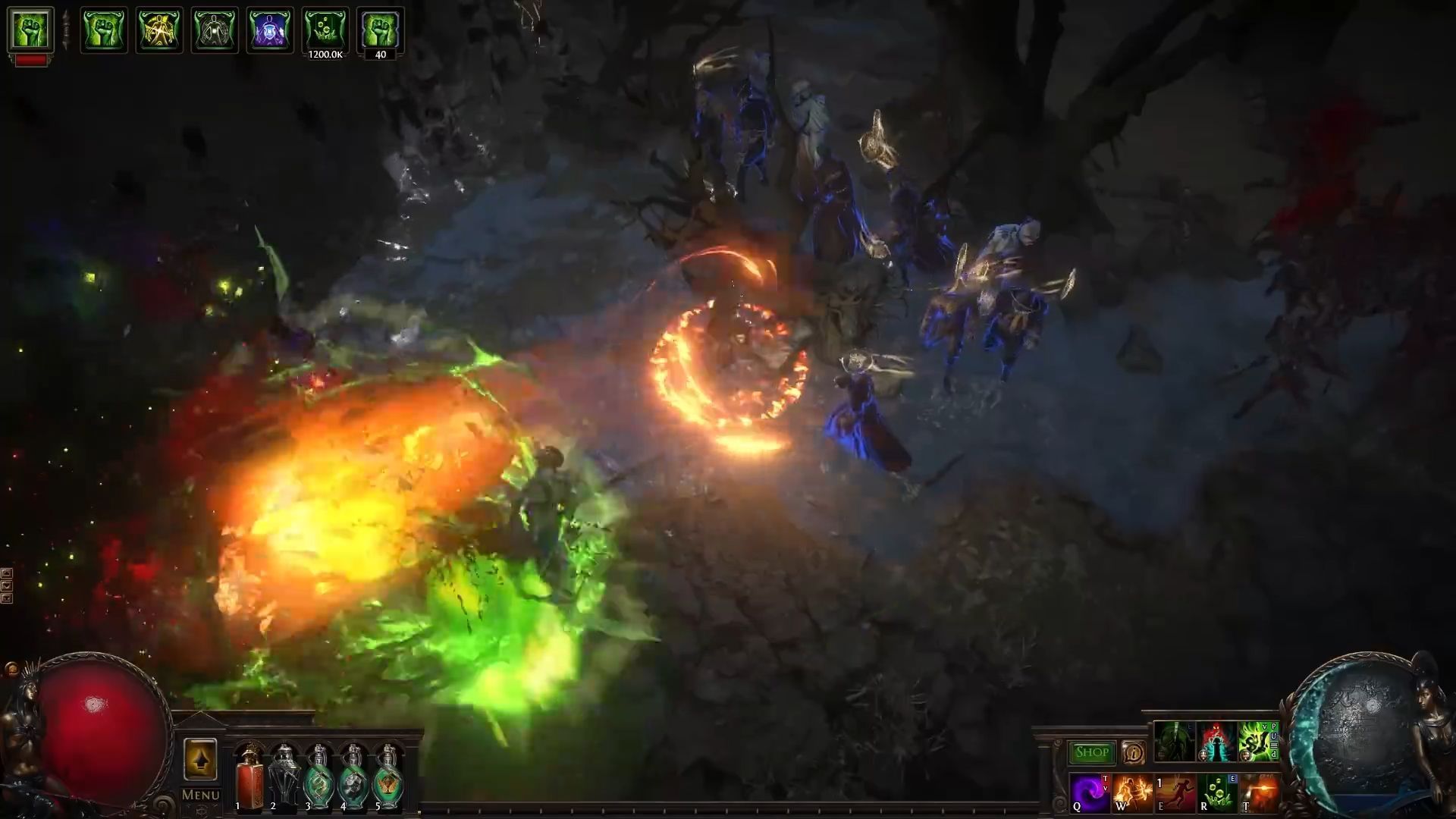Viewport: 1456px width, 819px height.
Task: Activate the running figure skill on E
Action: point(1175,793)
